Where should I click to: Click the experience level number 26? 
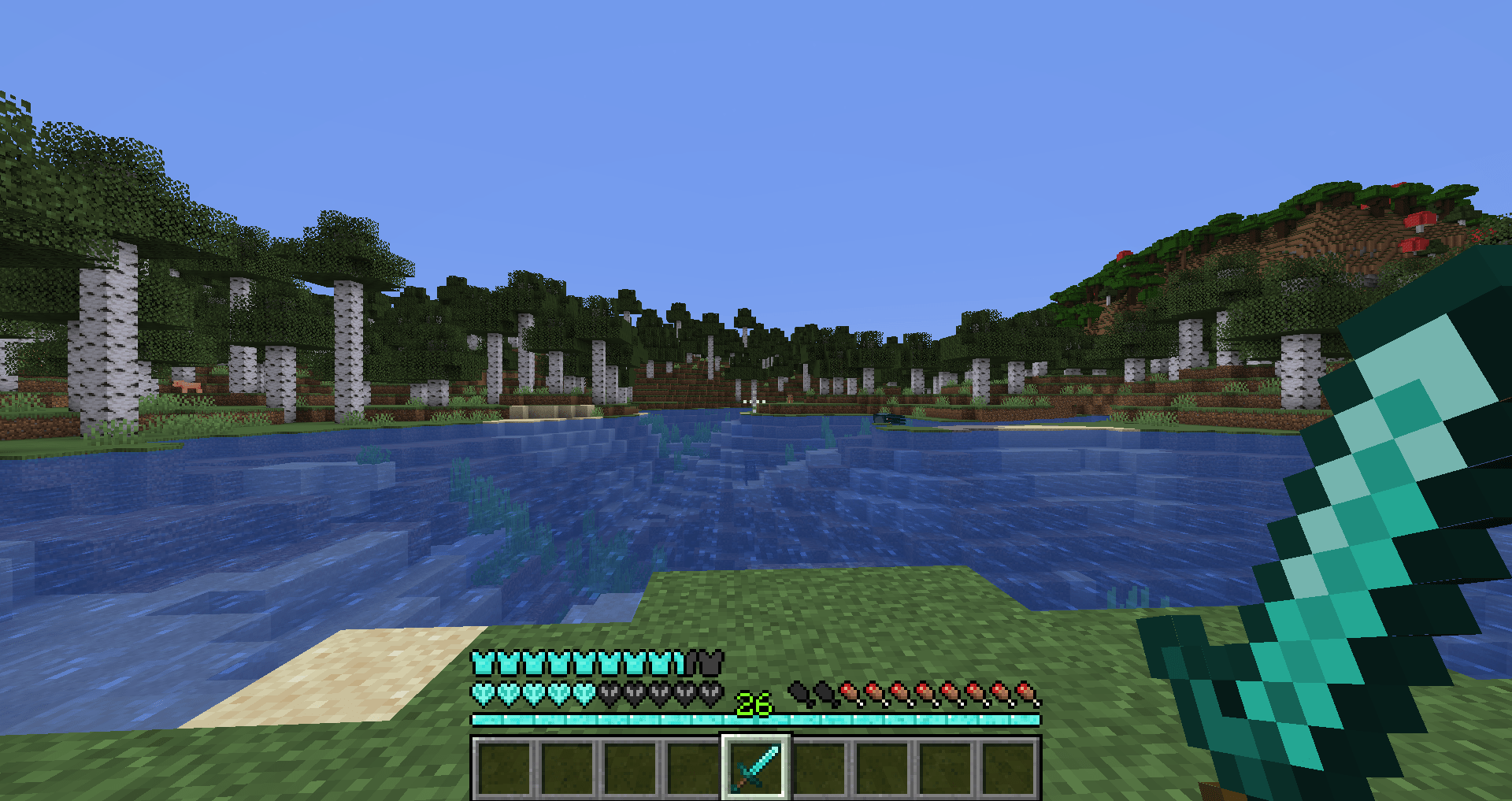click(x=754, y=705)
